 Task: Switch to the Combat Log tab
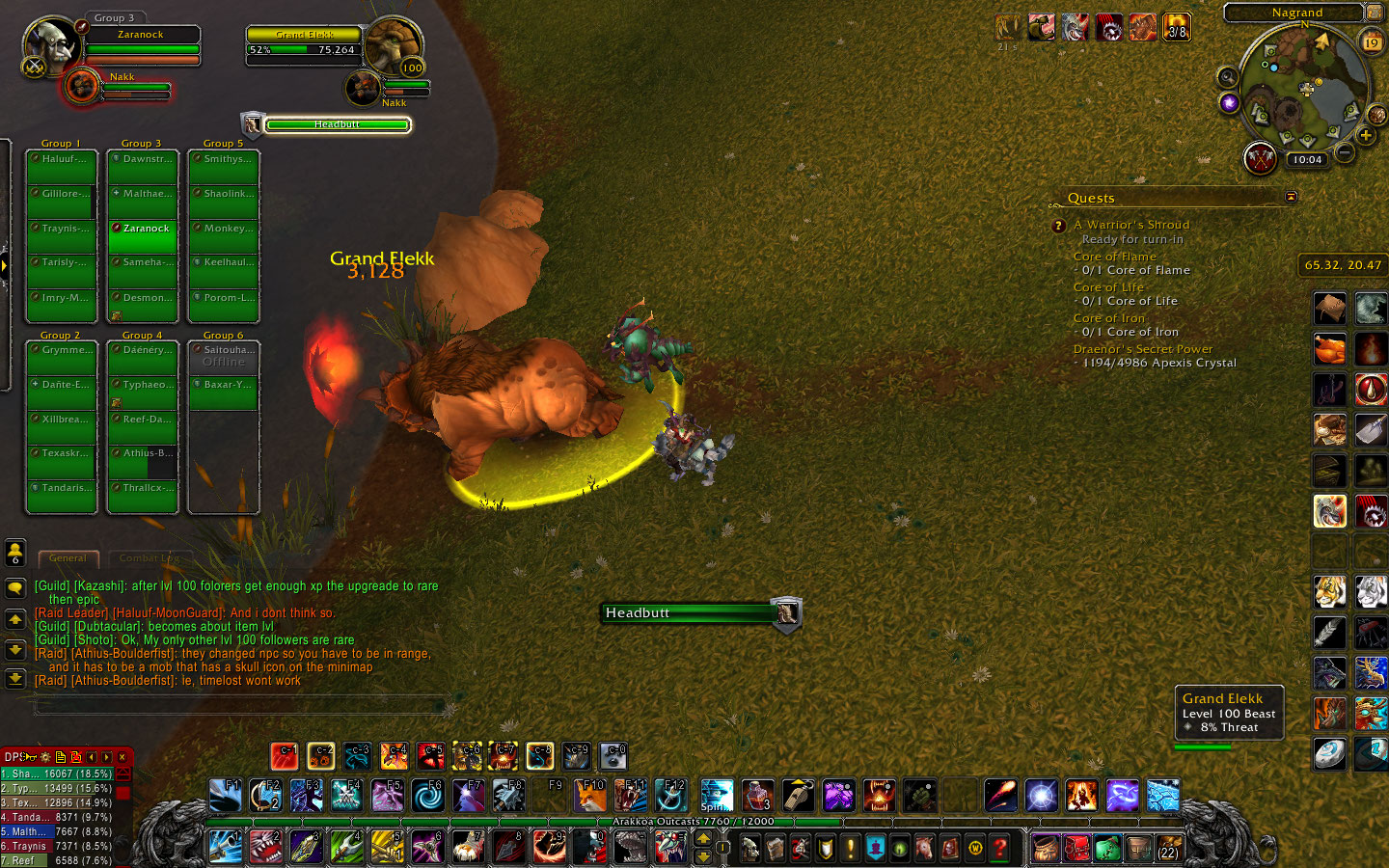tap(150, 557)
